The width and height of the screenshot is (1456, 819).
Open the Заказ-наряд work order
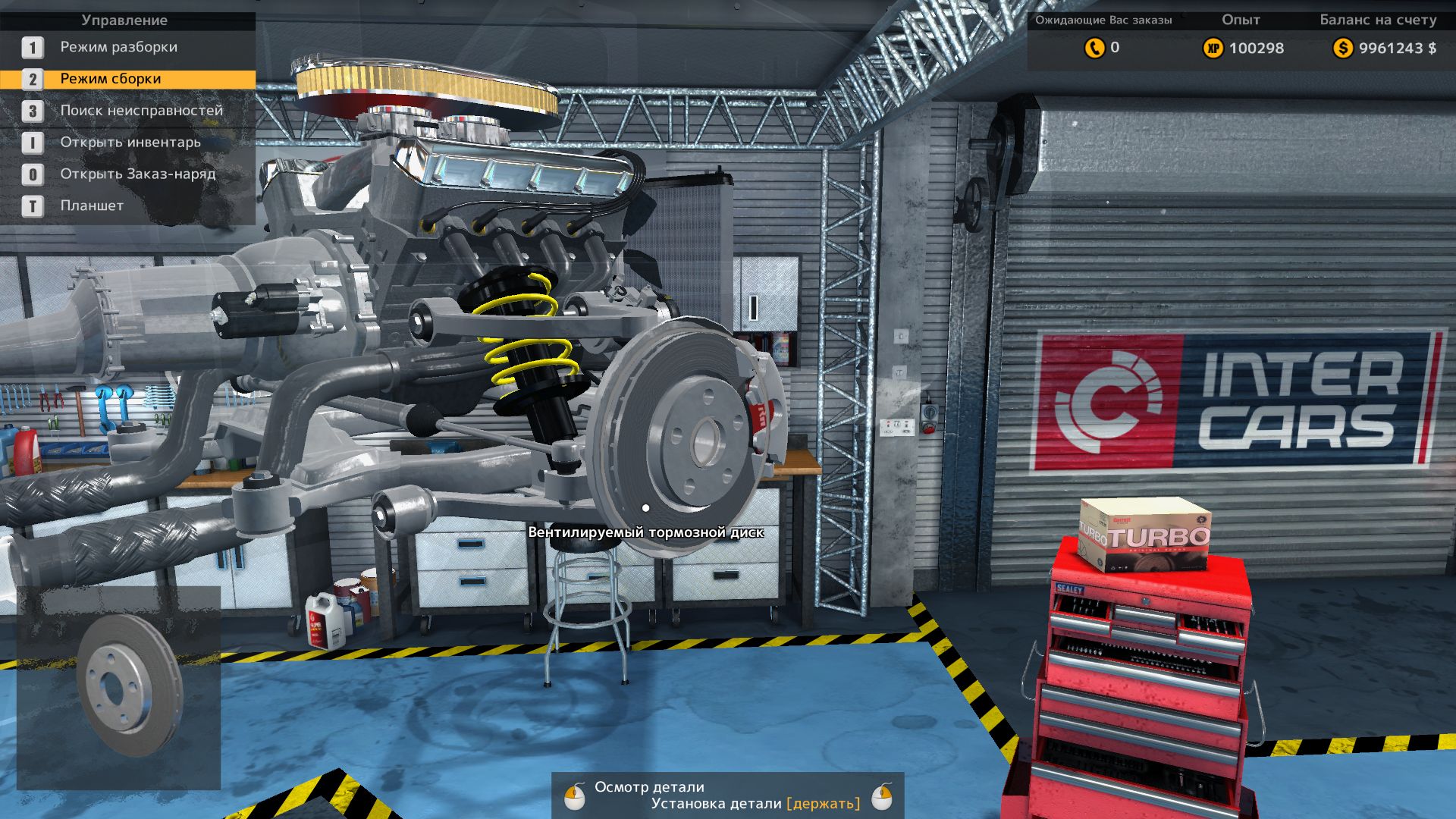137,174
